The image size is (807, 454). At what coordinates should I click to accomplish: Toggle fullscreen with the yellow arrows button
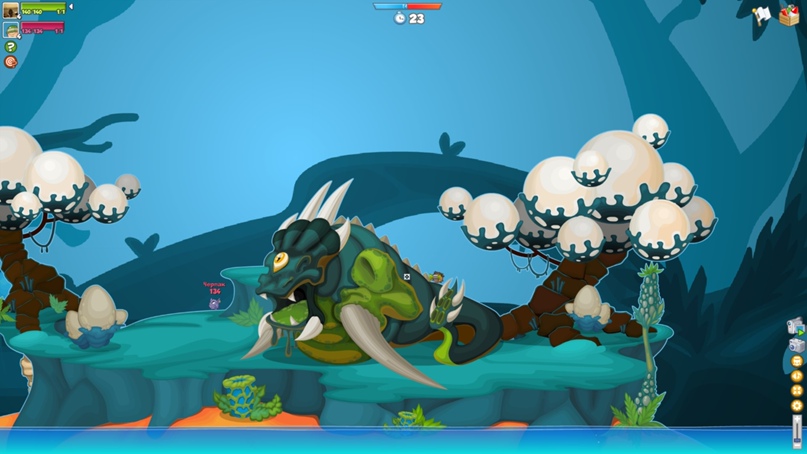[797, 392]
